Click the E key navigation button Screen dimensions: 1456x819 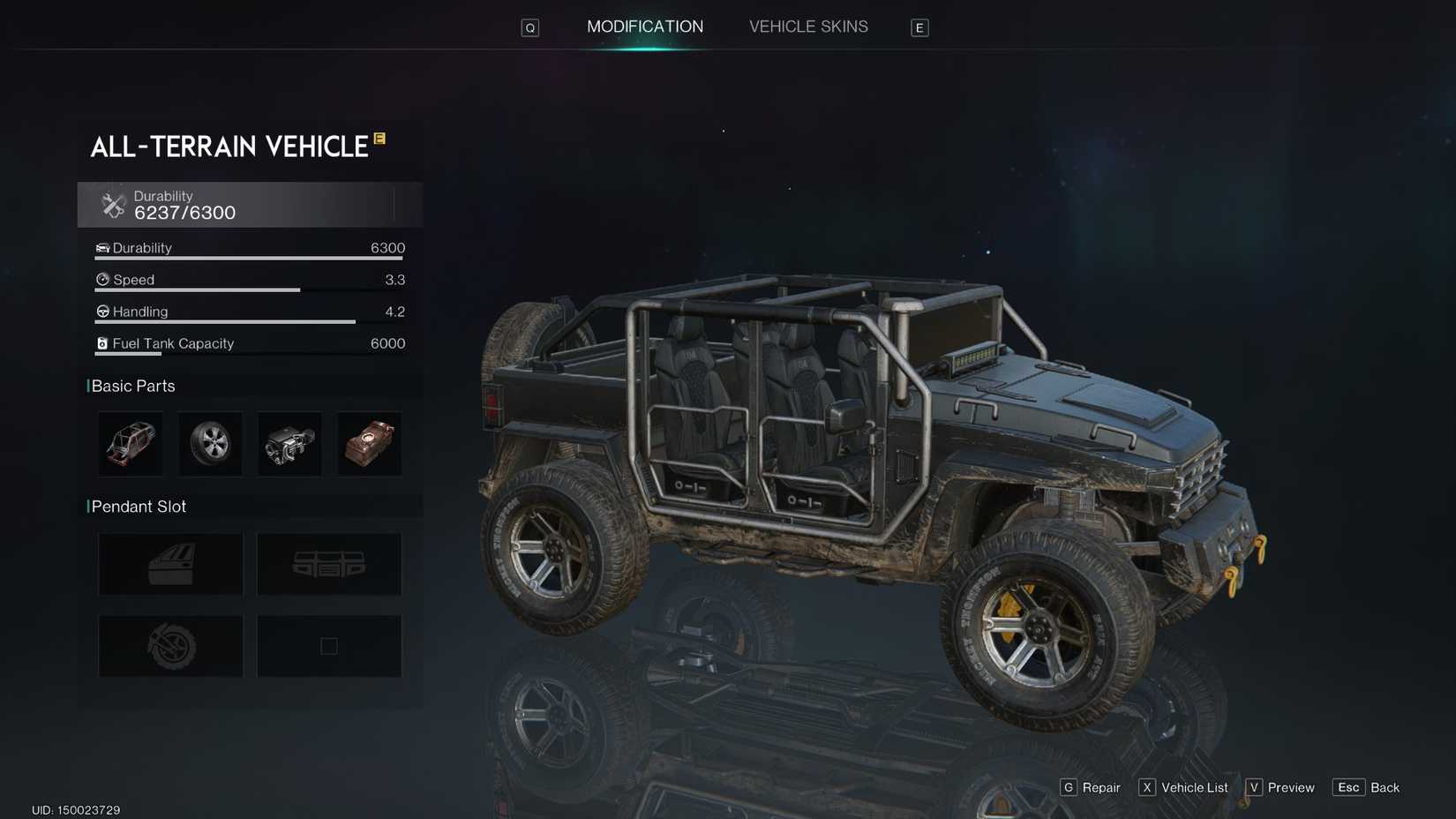click(919, 27)
